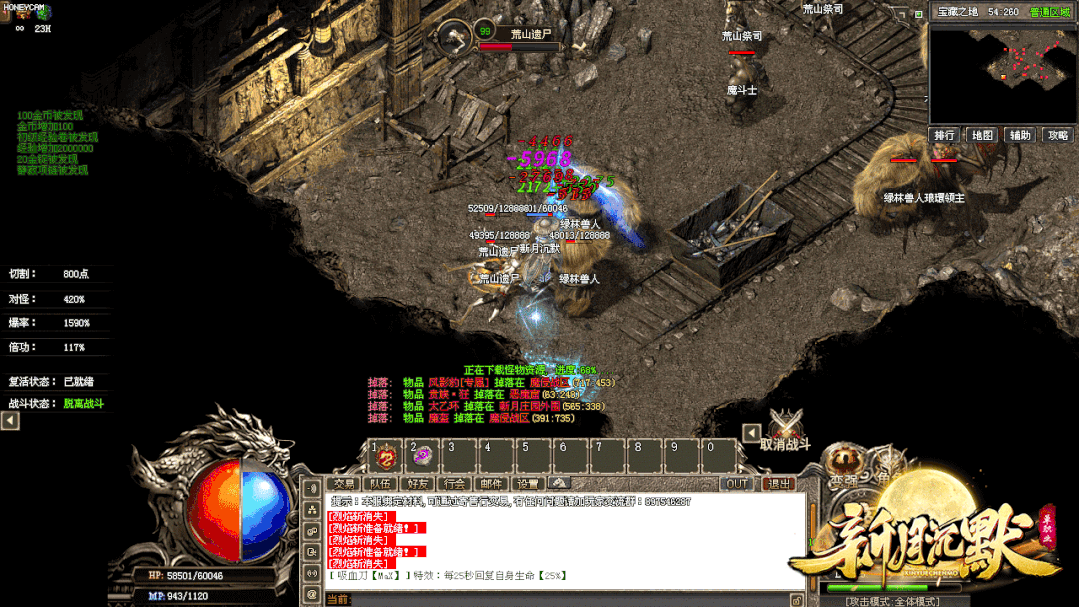The height and width of the screenshot is (607, 1079).
Task: Open the 地图 map button
Action: click(x=983, y=135)
